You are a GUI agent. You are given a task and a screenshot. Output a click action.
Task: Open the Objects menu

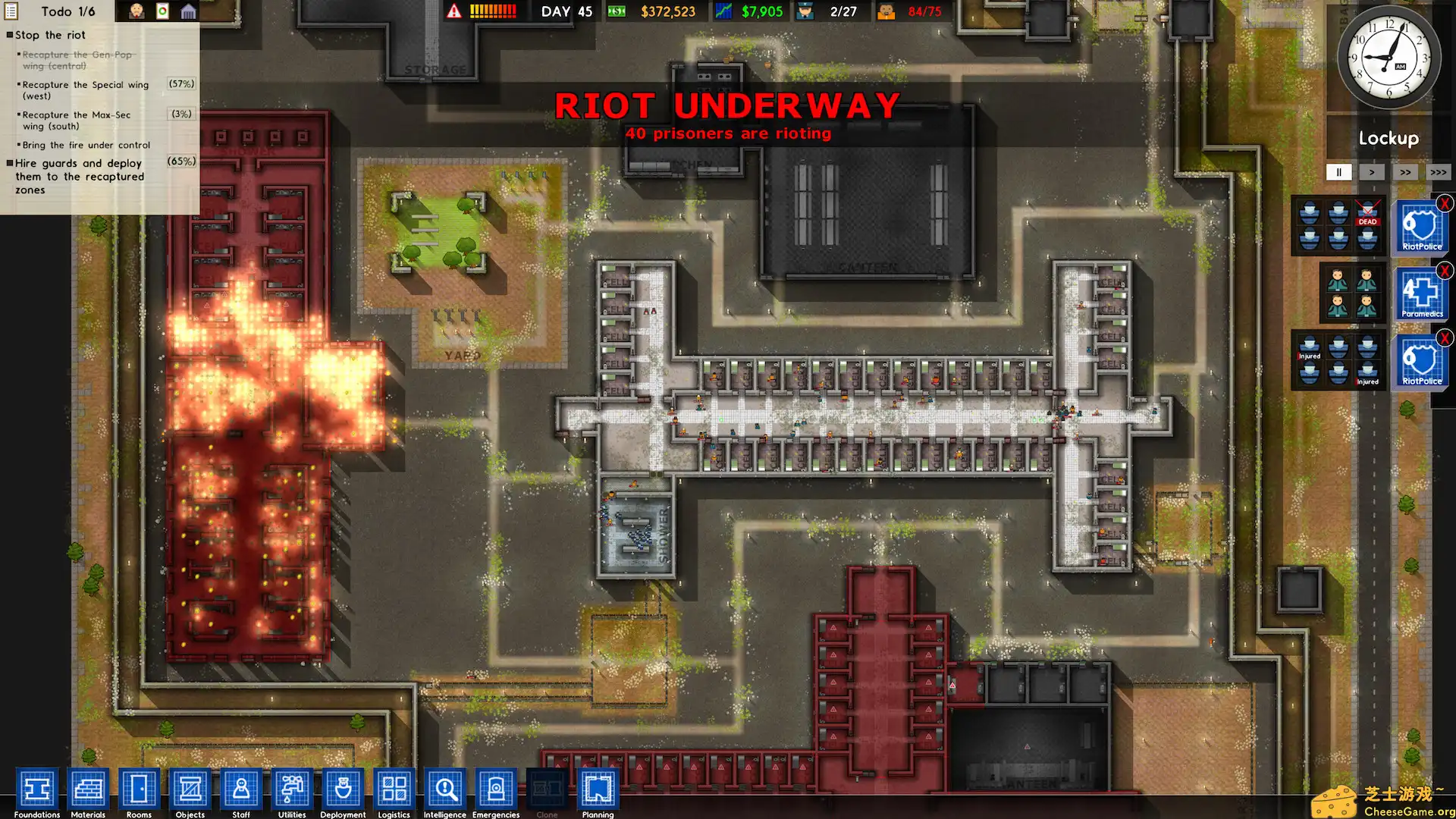click(x=190, y=791)
